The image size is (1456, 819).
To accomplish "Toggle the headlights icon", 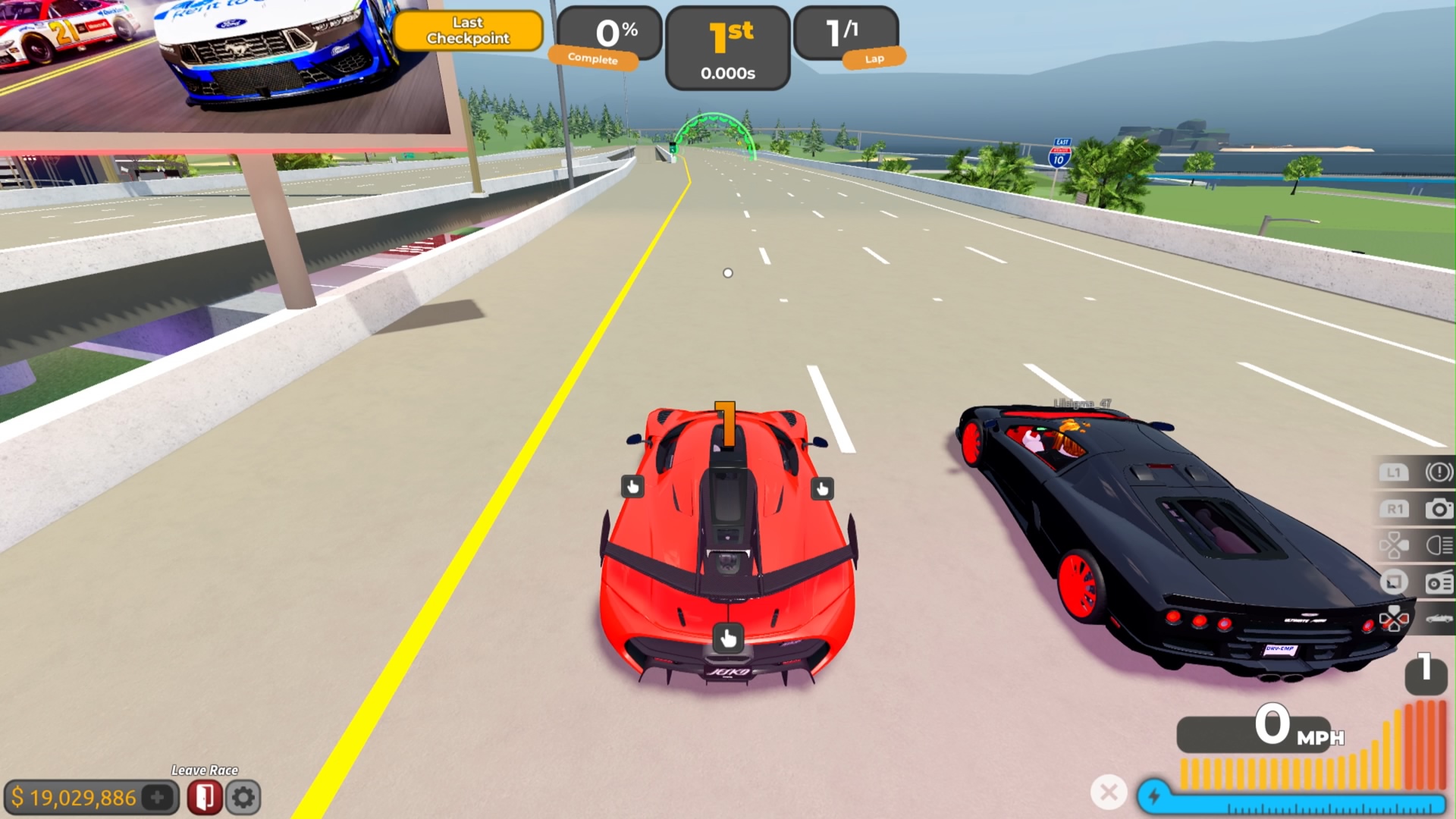I will click(1439, 545).
